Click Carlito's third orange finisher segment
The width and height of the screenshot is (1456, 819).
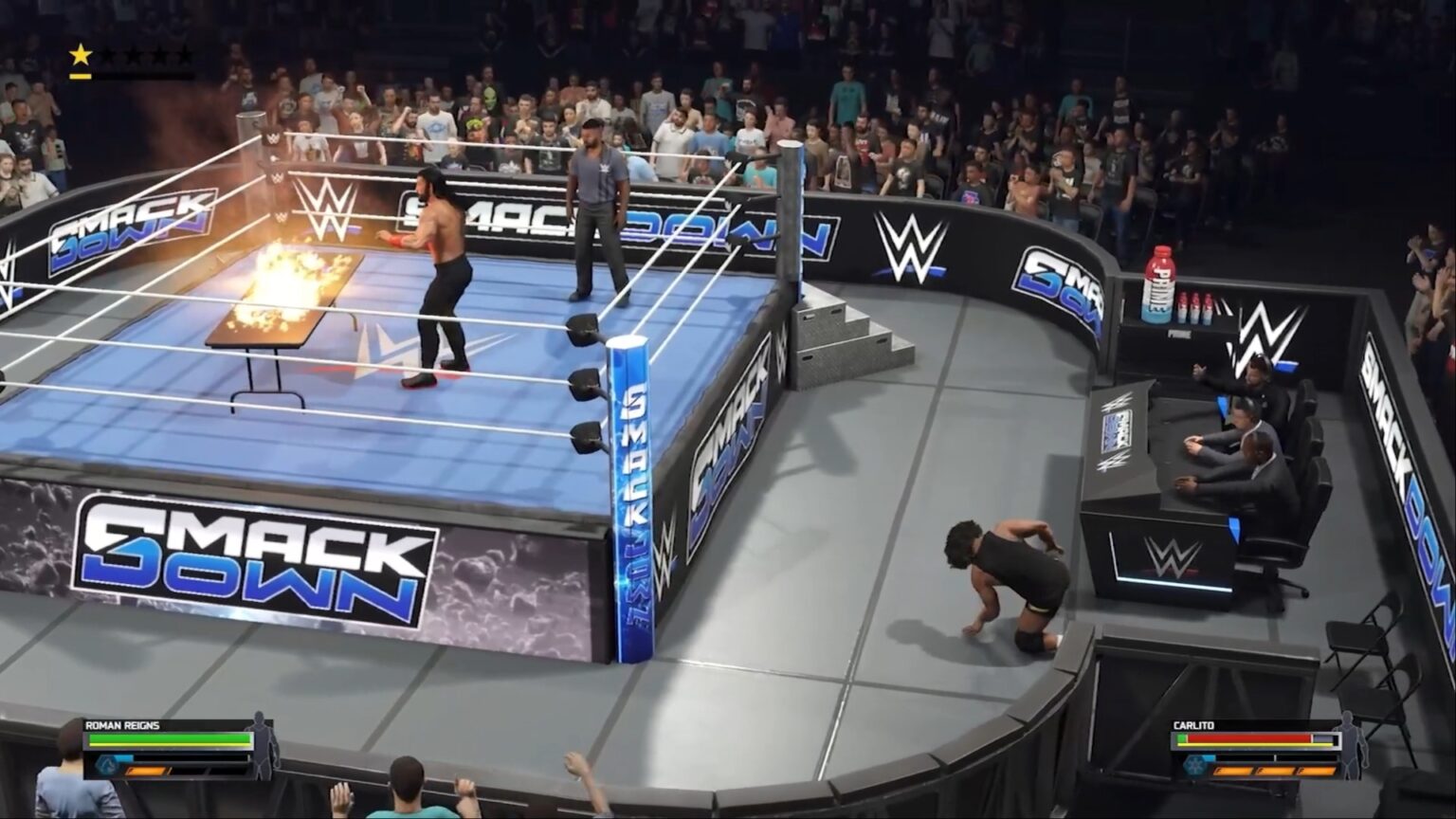(x=1316, y=771)
